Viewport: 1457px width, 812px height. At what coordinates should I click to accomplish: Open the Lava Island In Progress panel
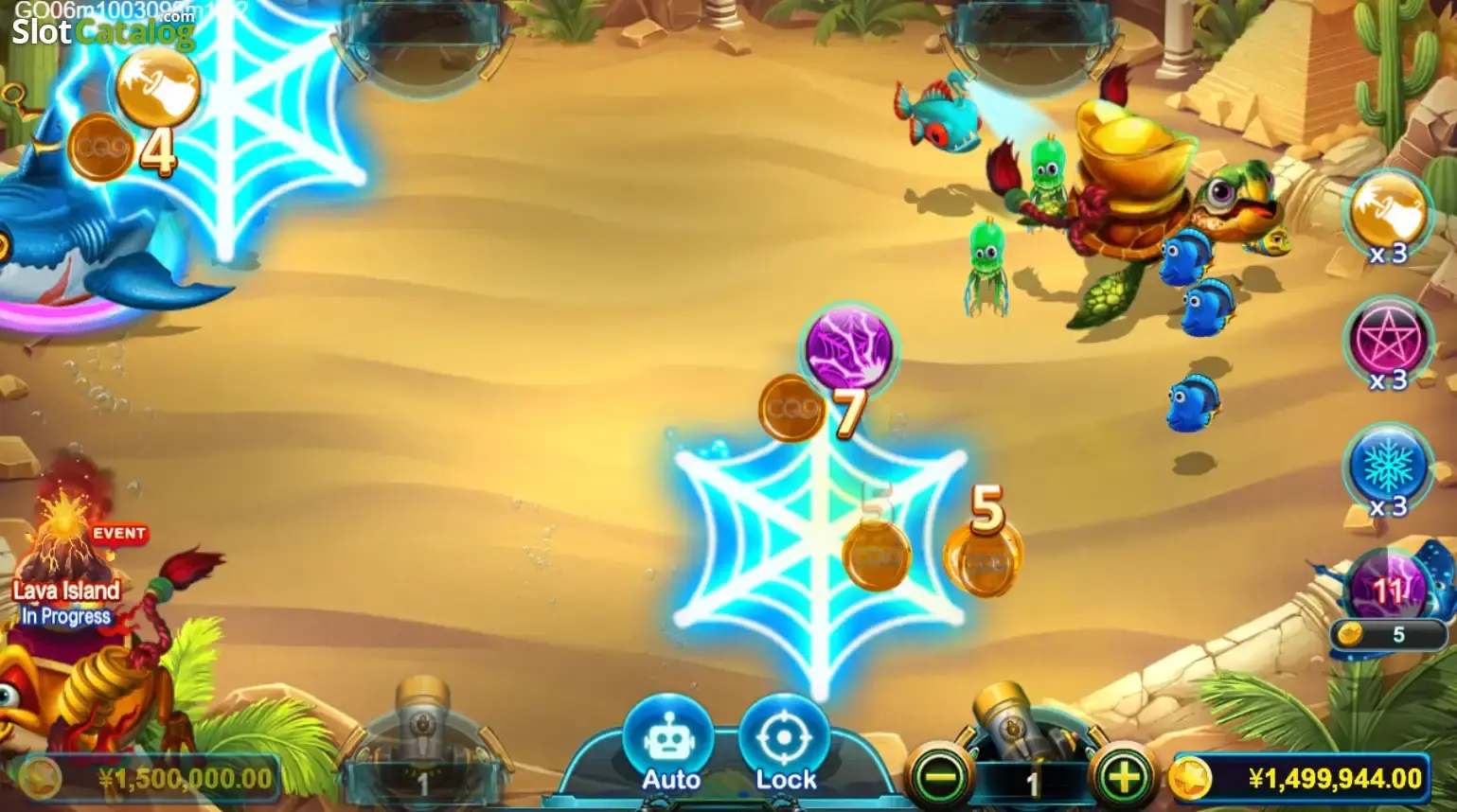66,604
